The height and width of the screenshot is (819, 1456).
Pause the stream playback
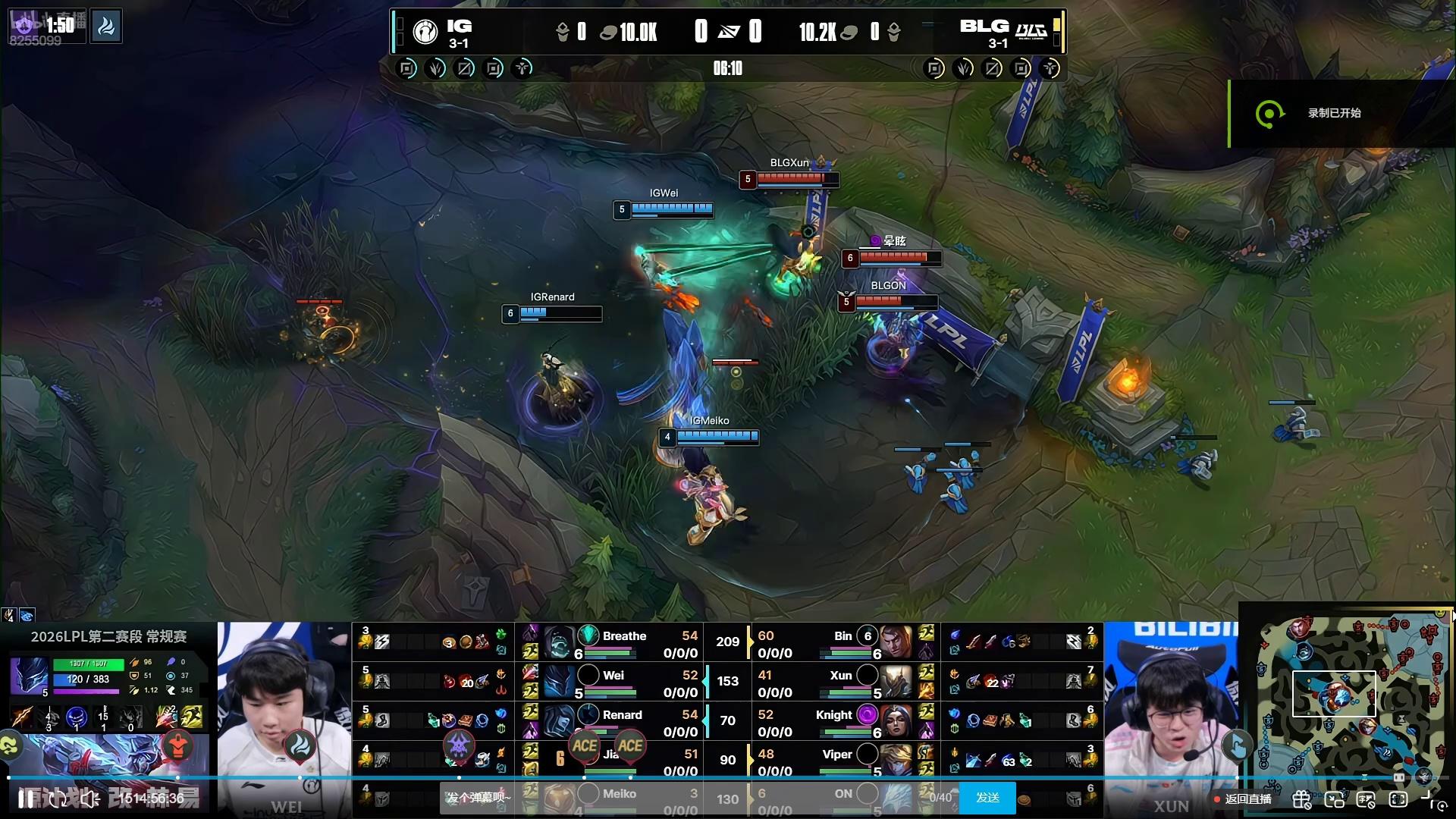[26, 799]
